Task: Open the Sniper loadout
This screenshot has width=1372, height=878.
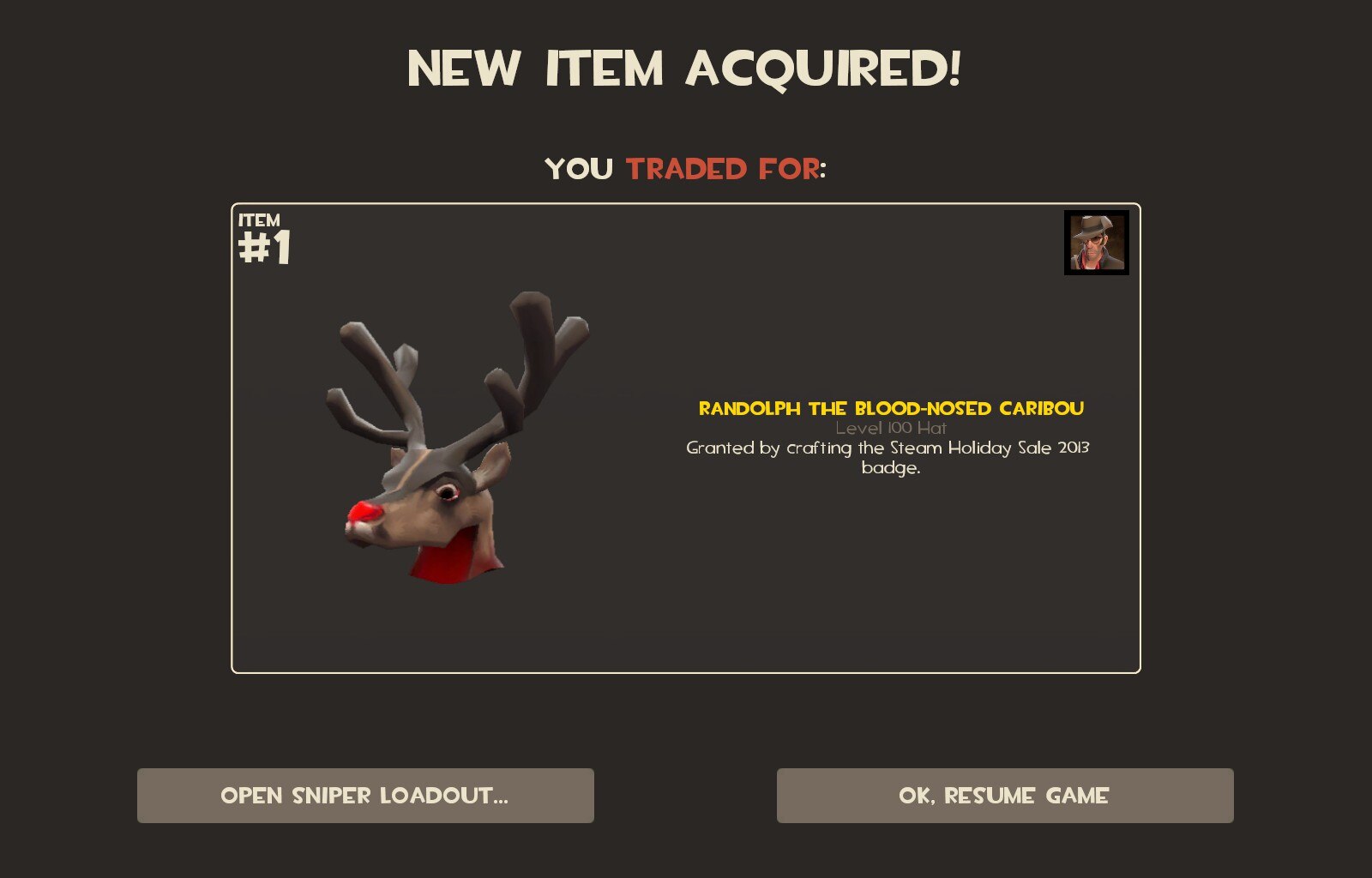Action: click(365, 796)
